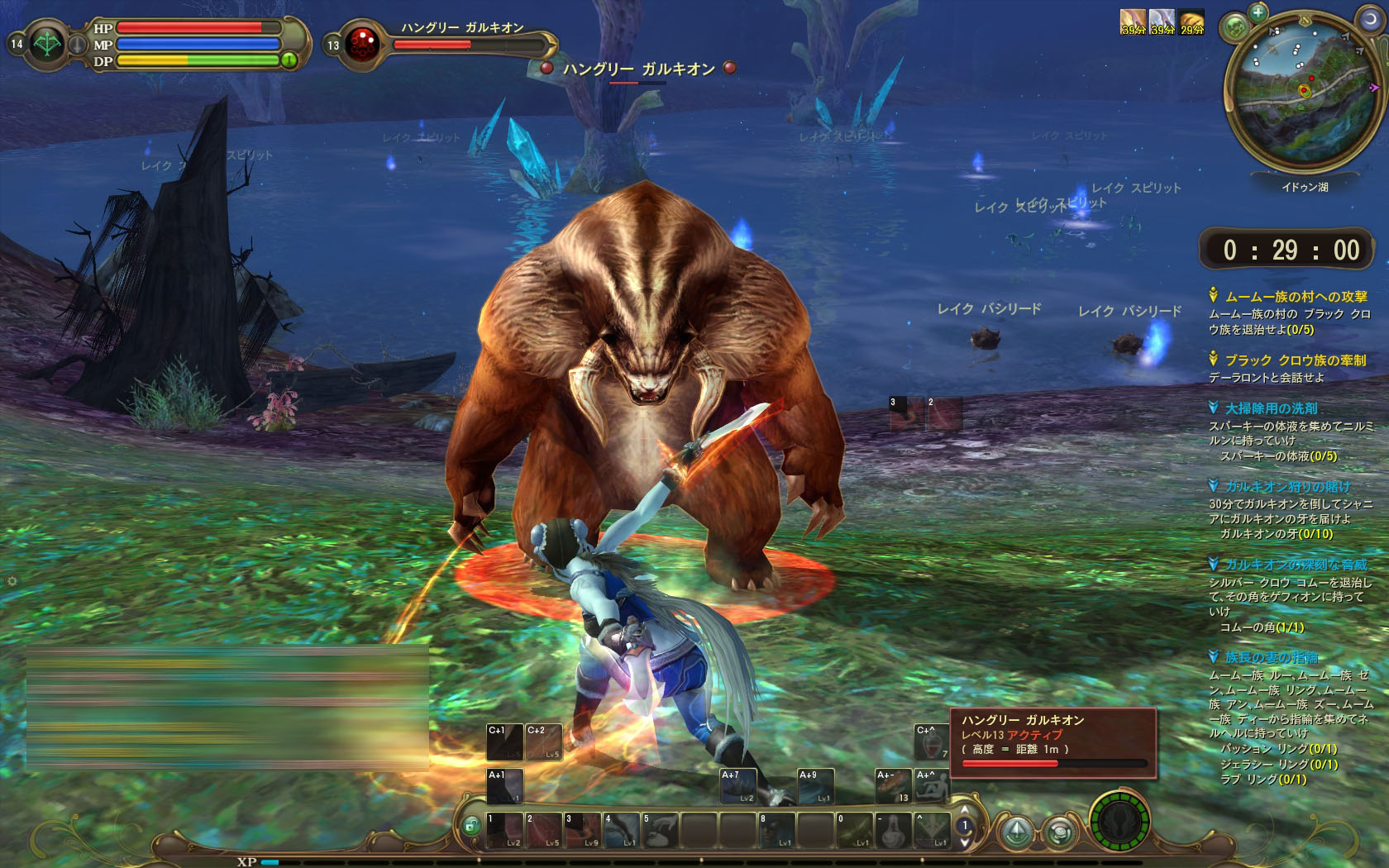
Task: Select the Hungry Garkion target portrait
Action: coord(362,44)
